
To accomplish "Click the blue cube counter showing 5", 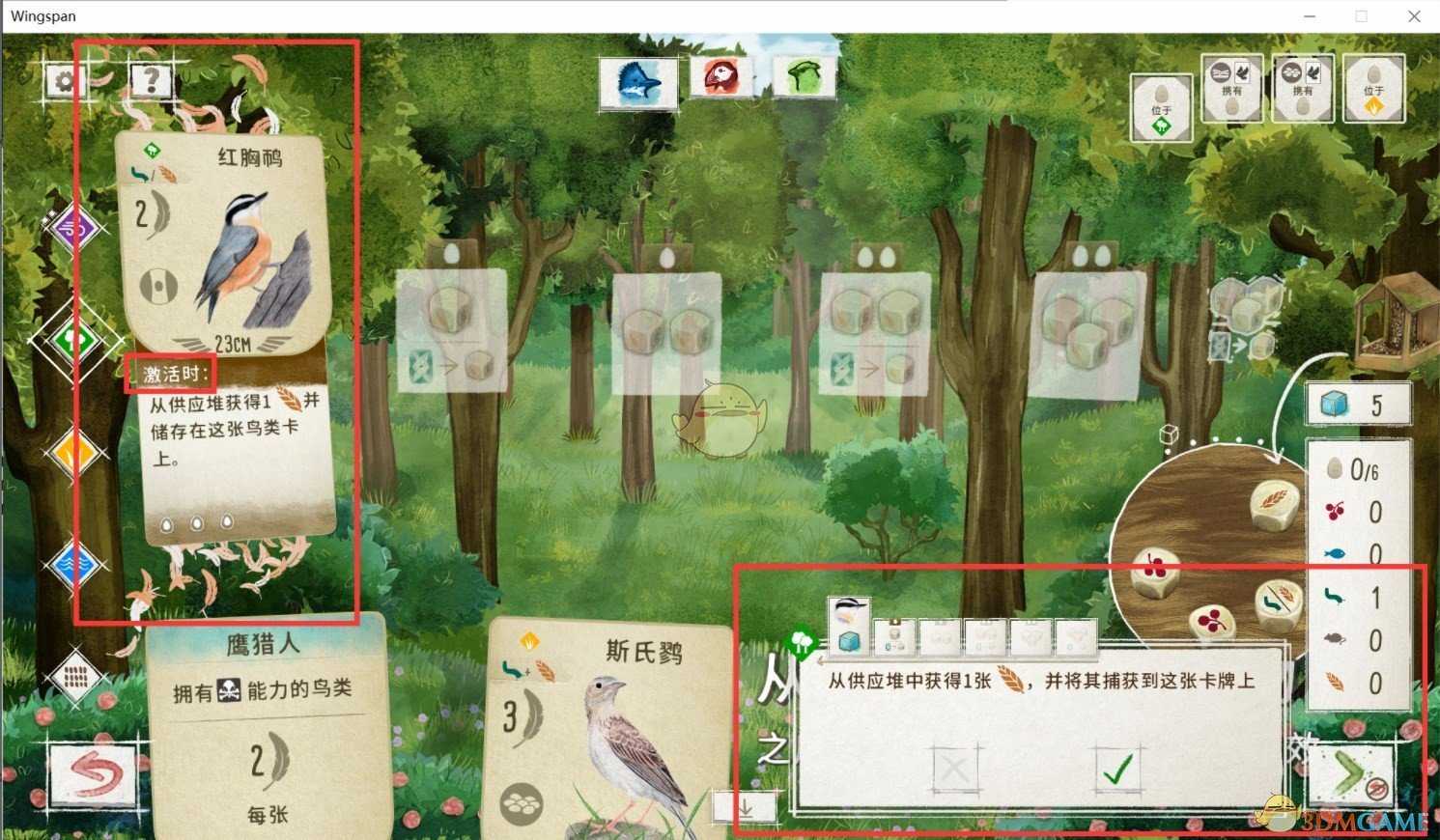I will (x=1358, y=403).
